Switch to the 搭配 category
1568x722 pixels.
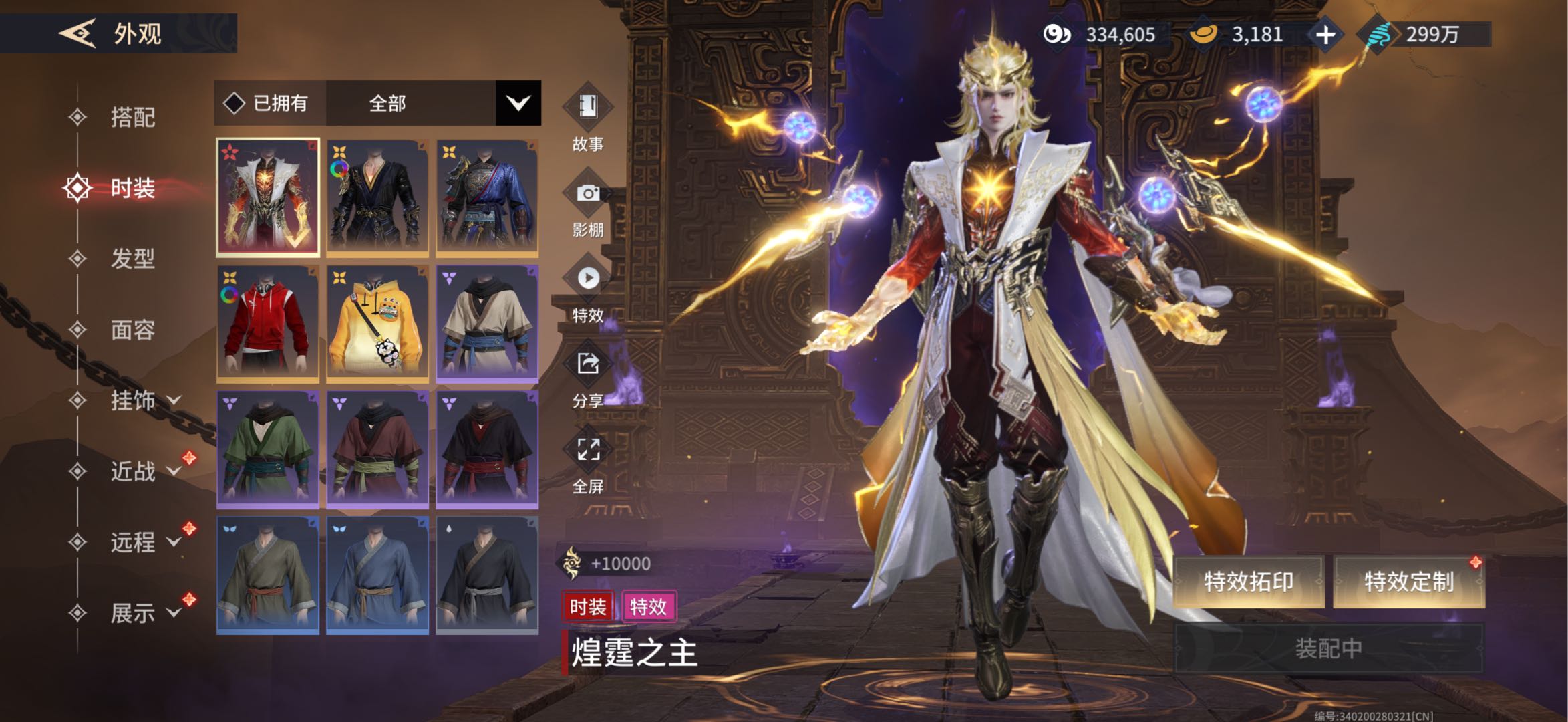[x=132, y=118]
